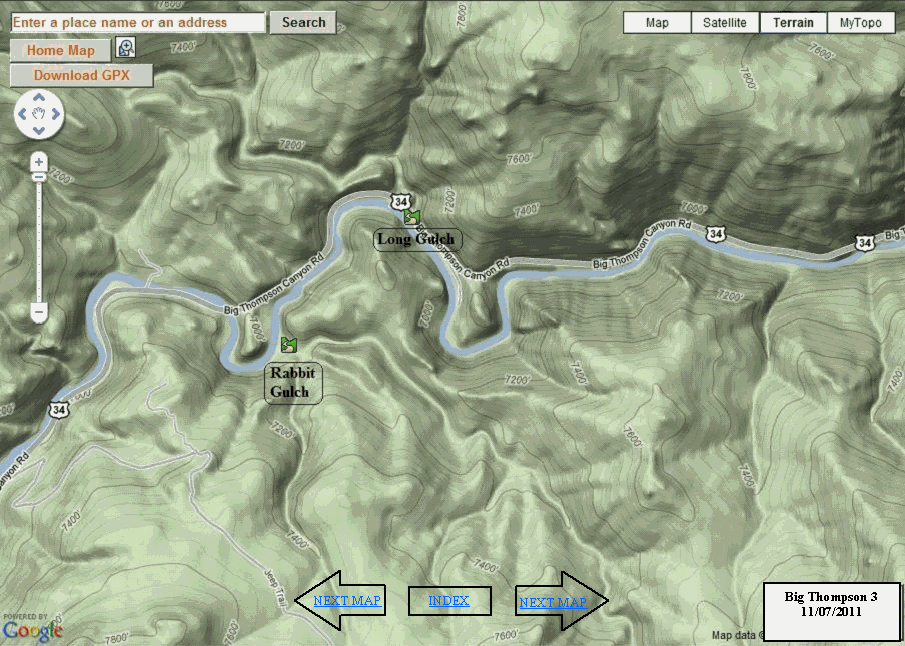The height and width of the screenshot is (646, 905).
Task: Switch to the Map view
Action: (657, 23)
